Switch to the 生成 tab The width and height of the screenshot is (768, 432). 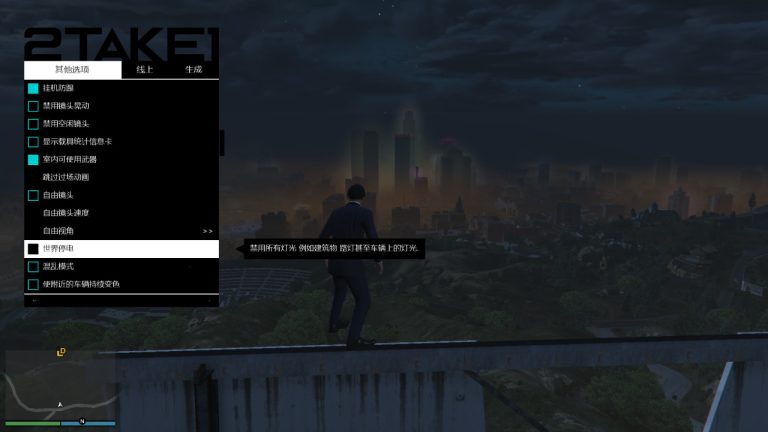click(193, 69)
